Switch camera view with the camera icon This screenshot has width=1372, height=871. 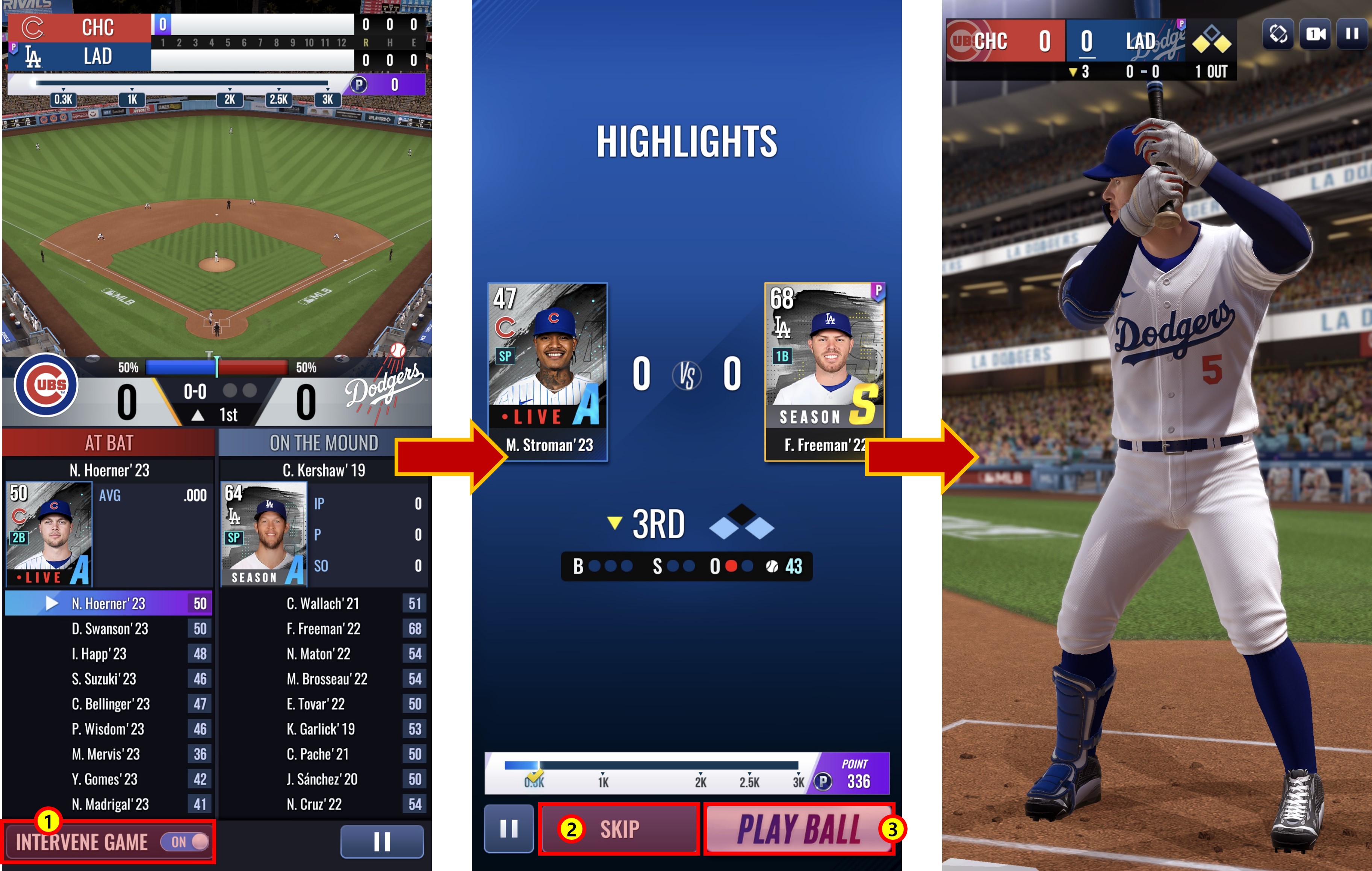(1316, 35)
